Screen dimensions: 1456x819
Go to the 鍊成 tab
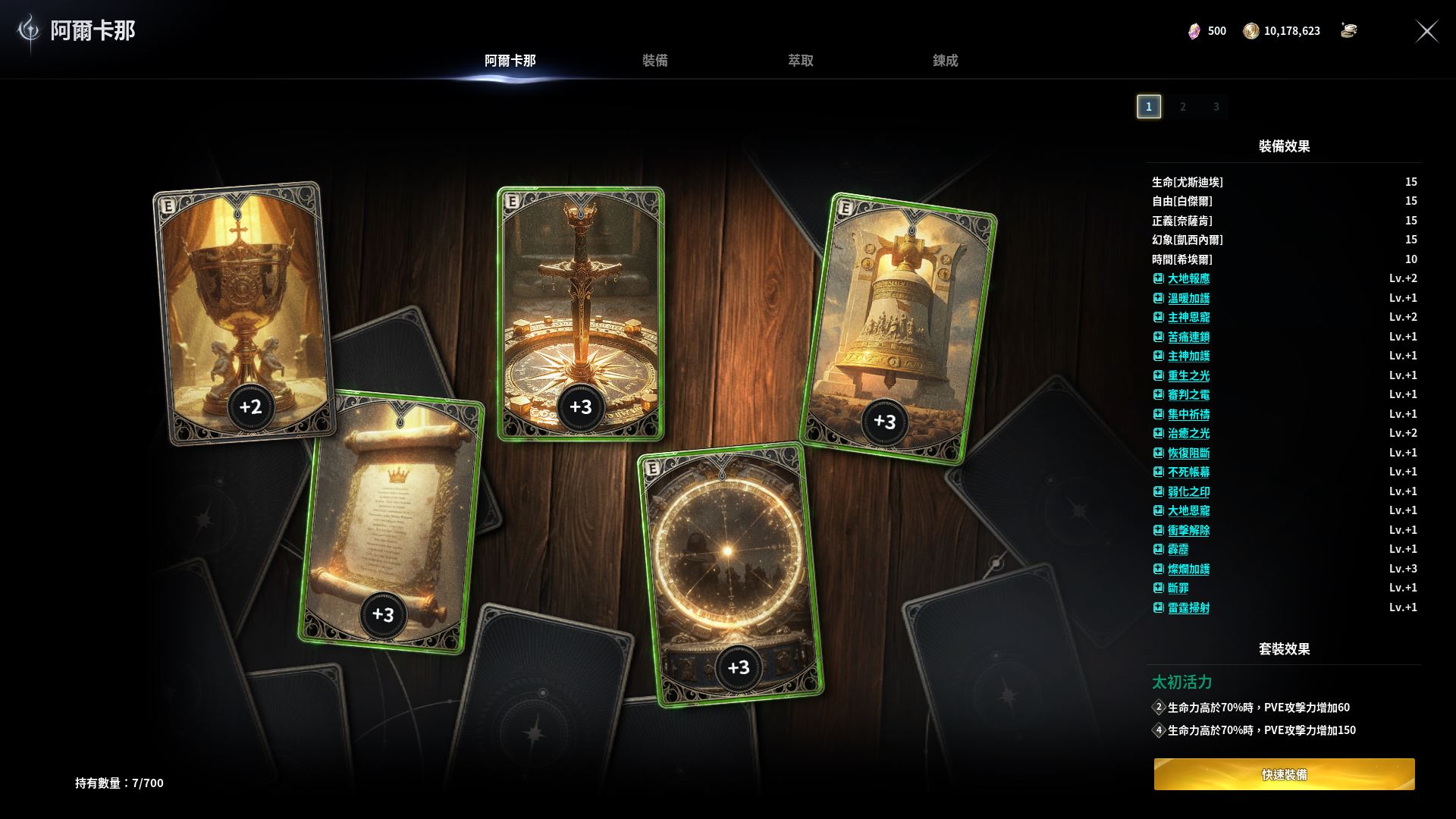[945, 61]
